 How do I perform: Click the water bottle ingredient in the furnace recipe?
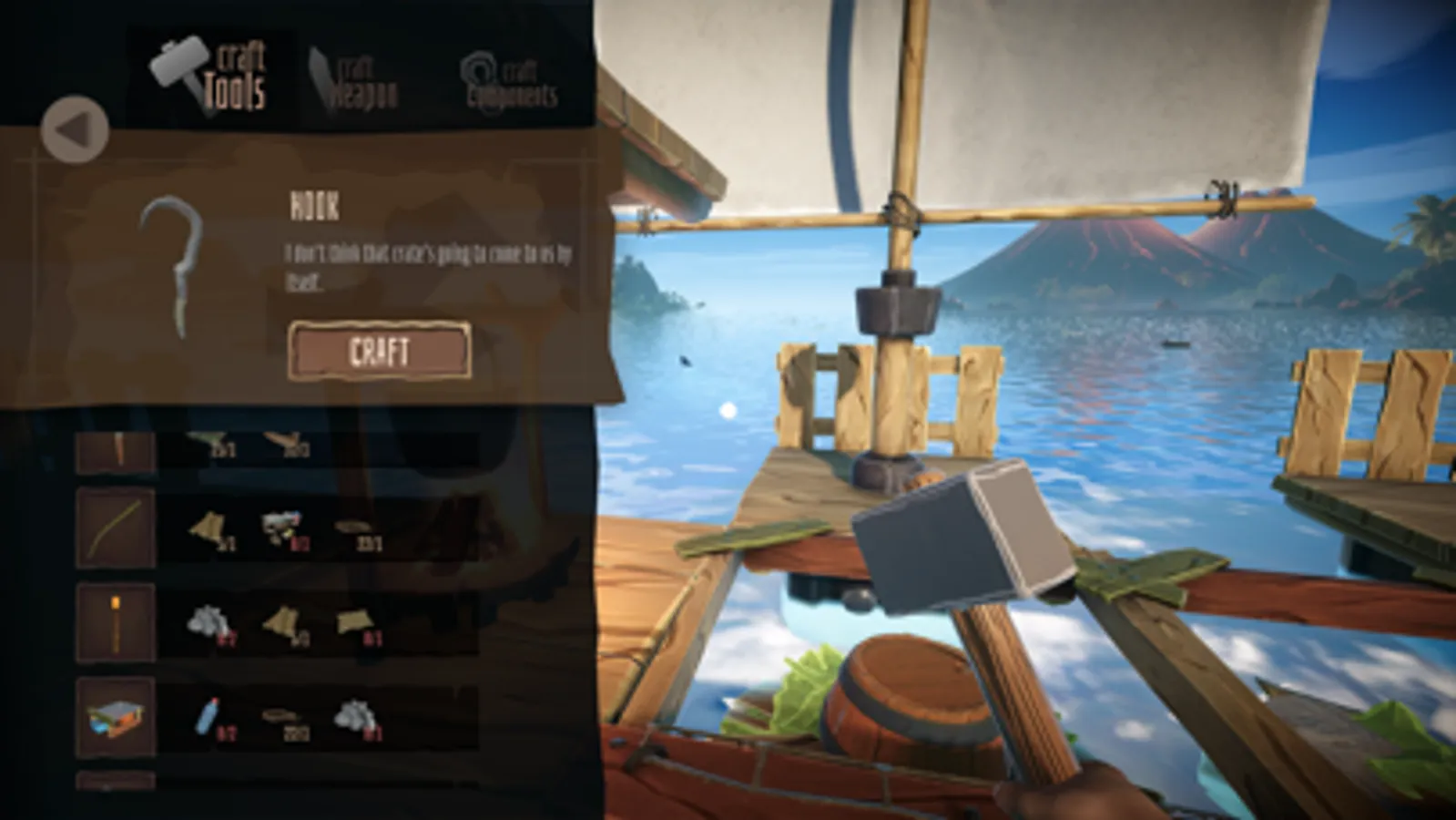(206, 717)
